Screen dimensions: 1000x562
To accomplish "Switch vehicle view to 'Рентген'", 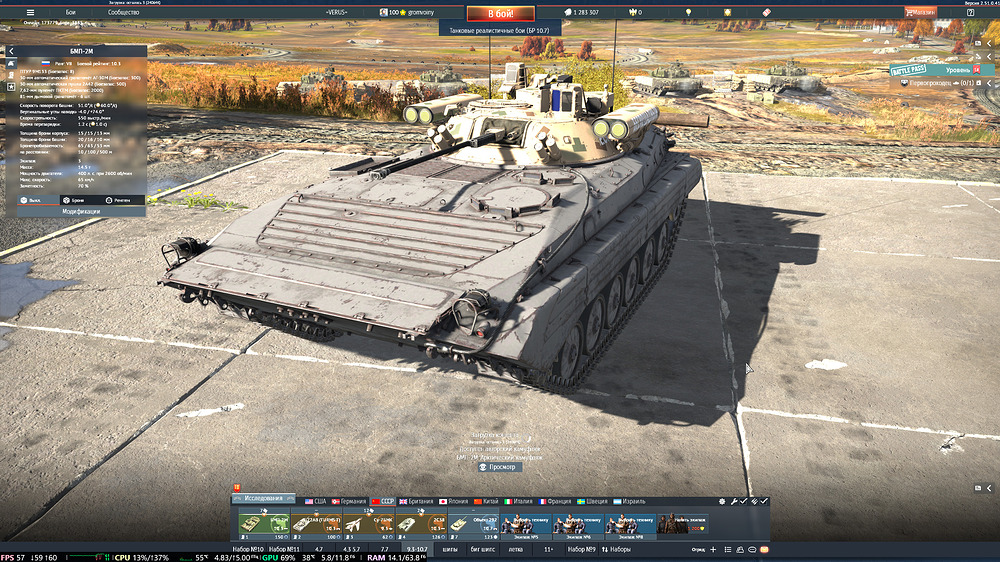I will click(x=117, y=200).
